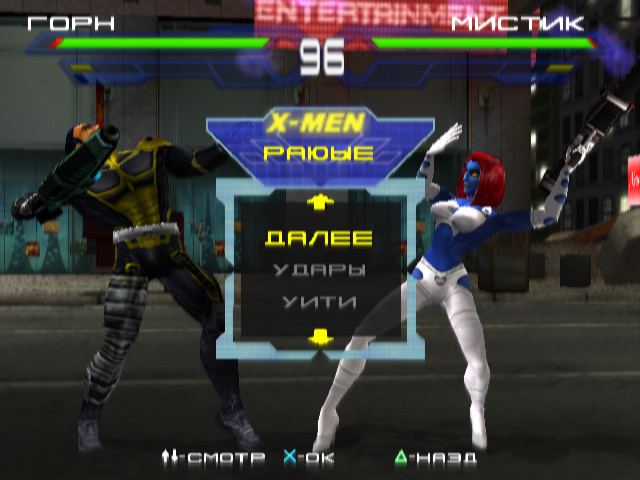The image size is (640, 480).
Task: Click the yellow down arrow in menu
Action: pos(319,337)
